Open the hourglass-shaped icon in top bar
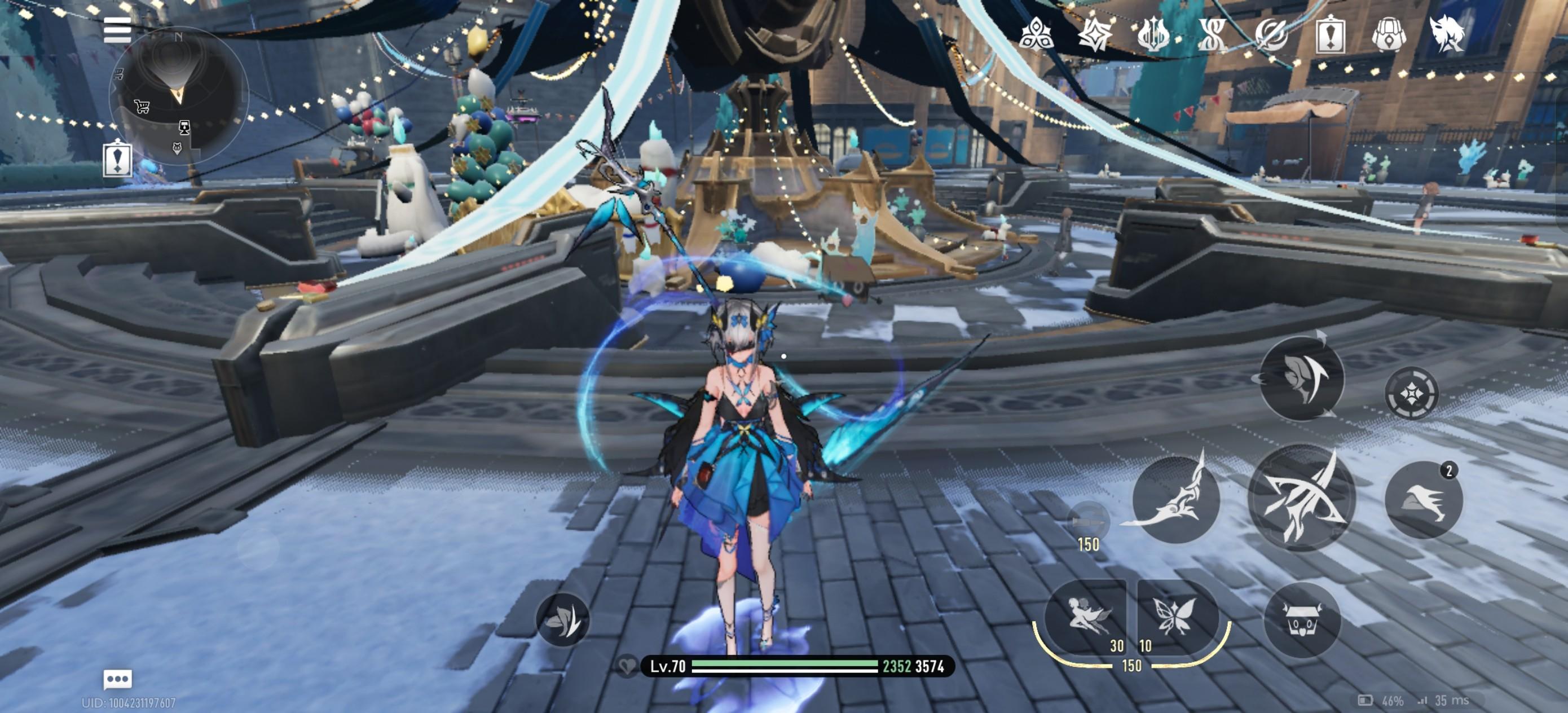The width and height of the screenshot is (1568, 713). click(x=1212, y=34)
